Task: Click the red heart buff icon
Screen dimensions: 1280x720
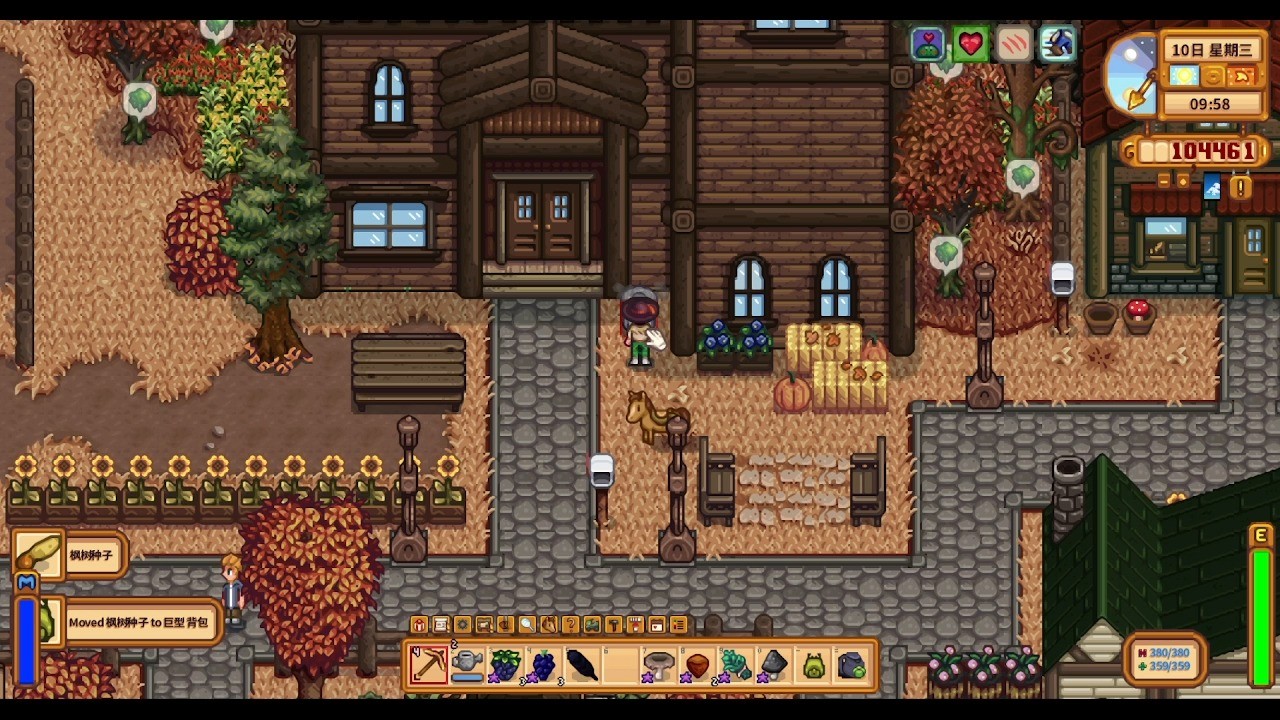Action: pyautogui.click(x=970, y=44)
